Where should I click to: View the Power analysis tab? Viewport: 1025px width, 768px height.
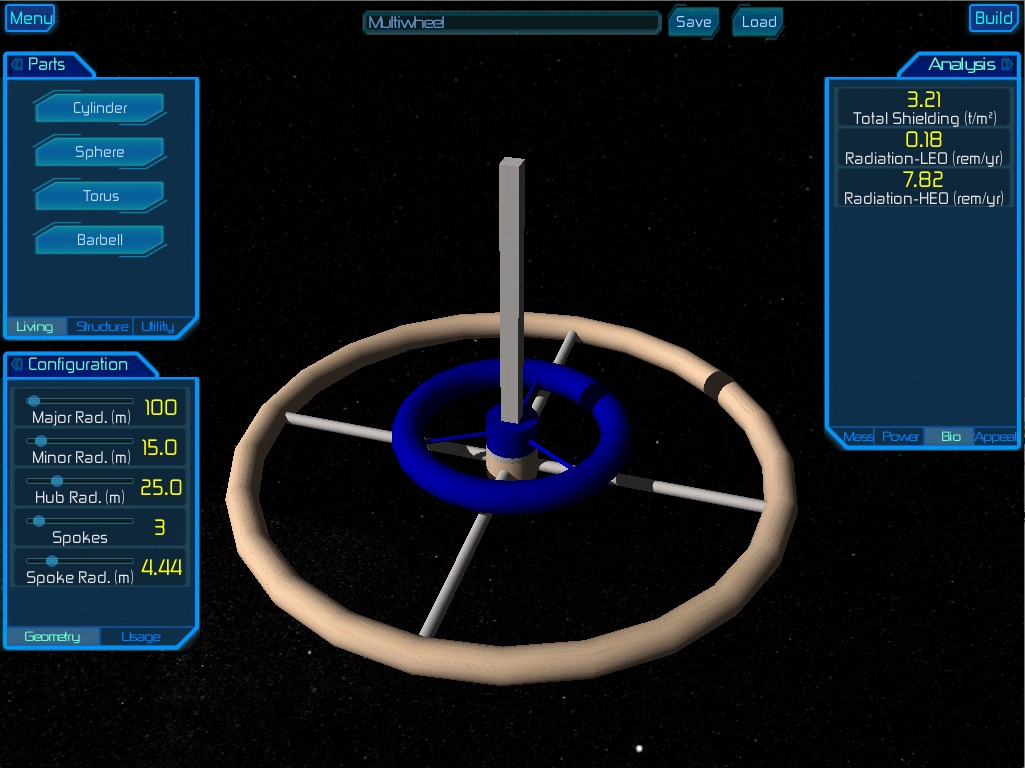[900, 437]
